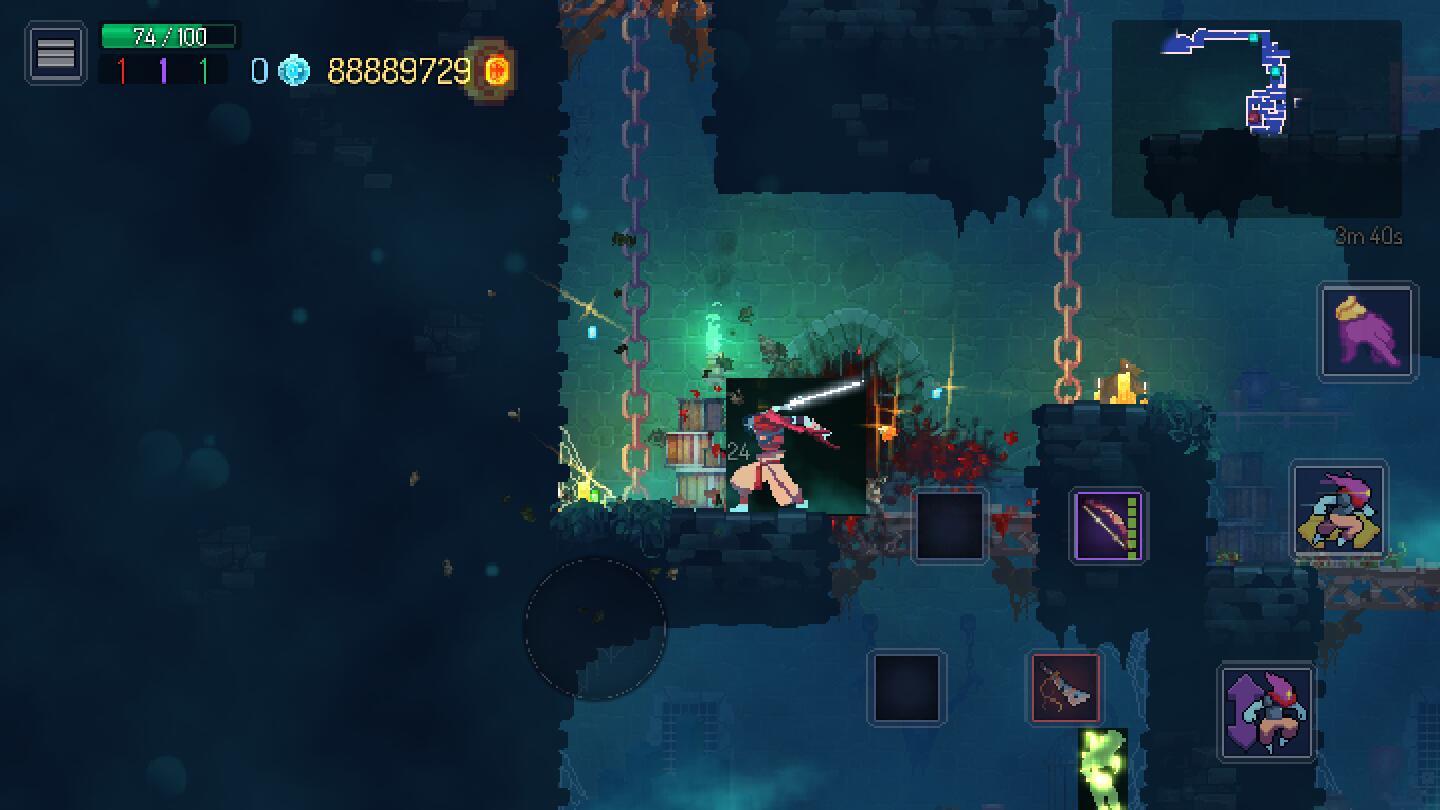The image size is (1440, 810).
Task: Activate the dodge roll button
Action: point(1339,510)
